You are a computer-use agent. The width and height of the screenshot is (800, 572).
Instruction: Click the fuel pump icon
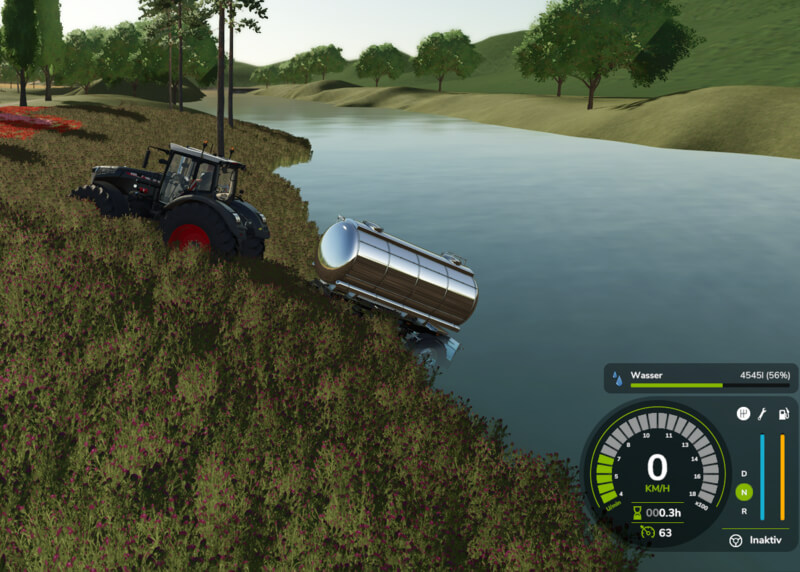[x=782, y=413]
